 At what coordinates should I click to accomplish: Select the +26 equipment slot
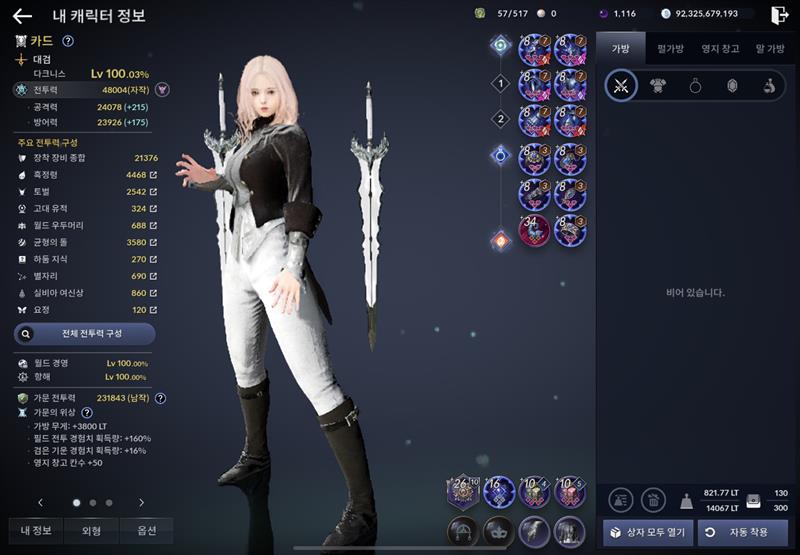[464, 491]
